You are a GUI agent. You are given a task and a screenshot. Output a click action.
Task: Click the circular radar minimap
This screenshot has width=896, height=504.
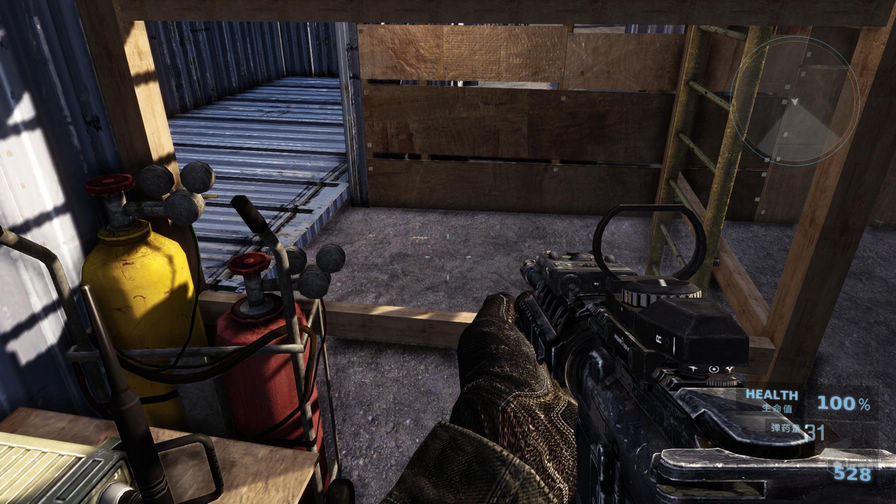click(795, 100)
